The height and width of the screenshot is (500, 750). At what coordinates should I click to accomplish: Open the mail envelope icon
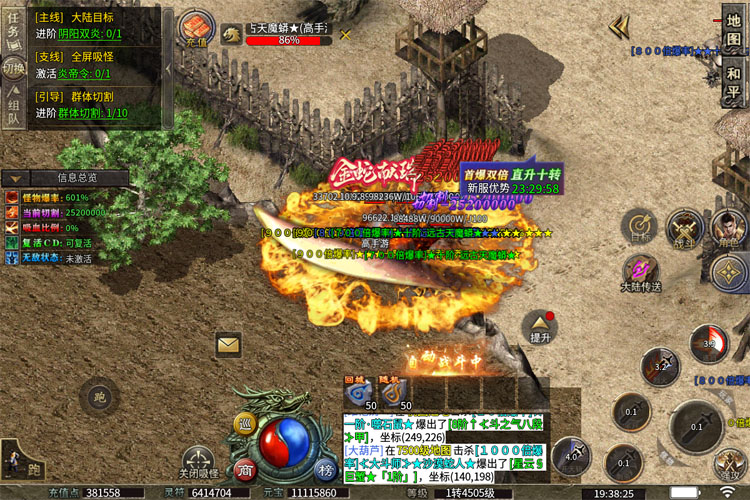tap(229, 345)
